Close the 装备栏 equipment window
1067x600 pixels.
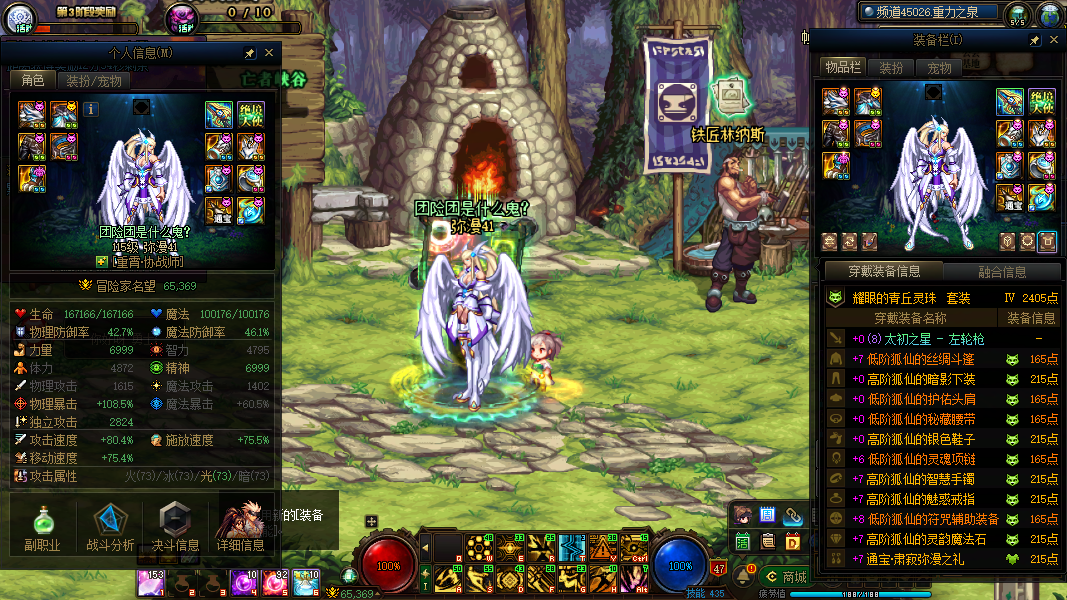[x=1052, y=40]
